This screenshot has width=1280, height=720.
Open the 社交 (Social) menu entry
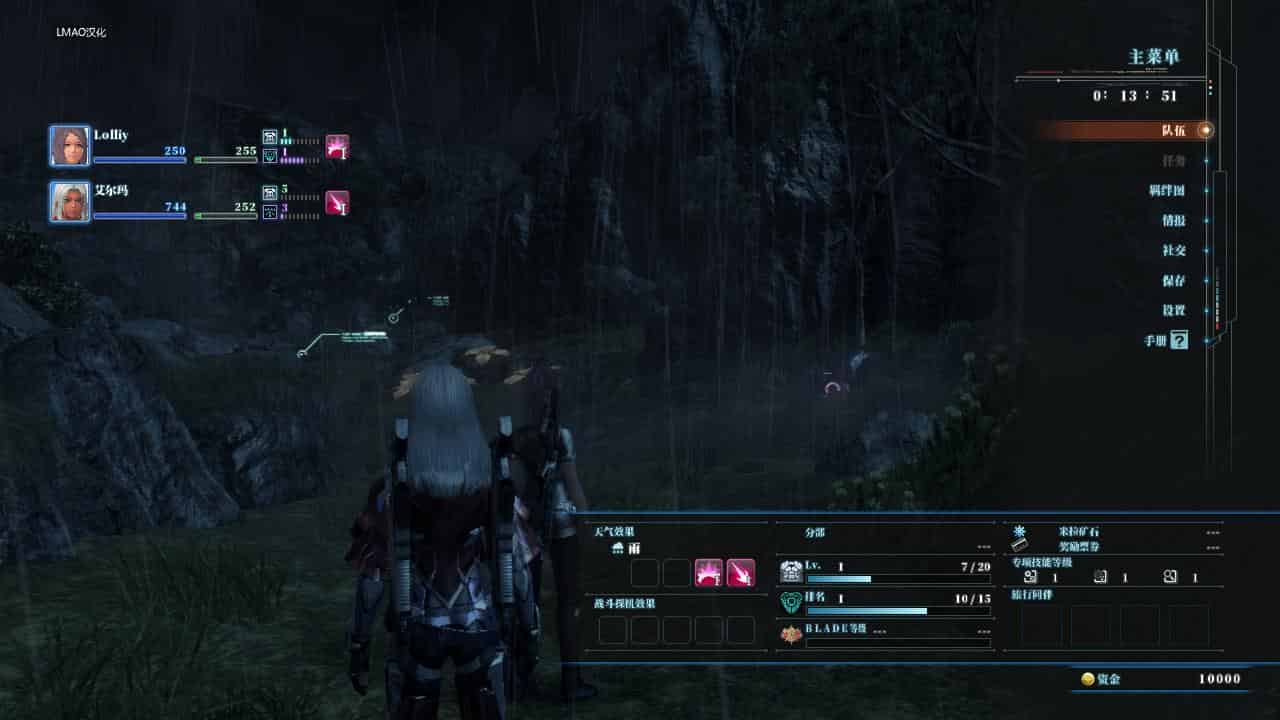1173,250
